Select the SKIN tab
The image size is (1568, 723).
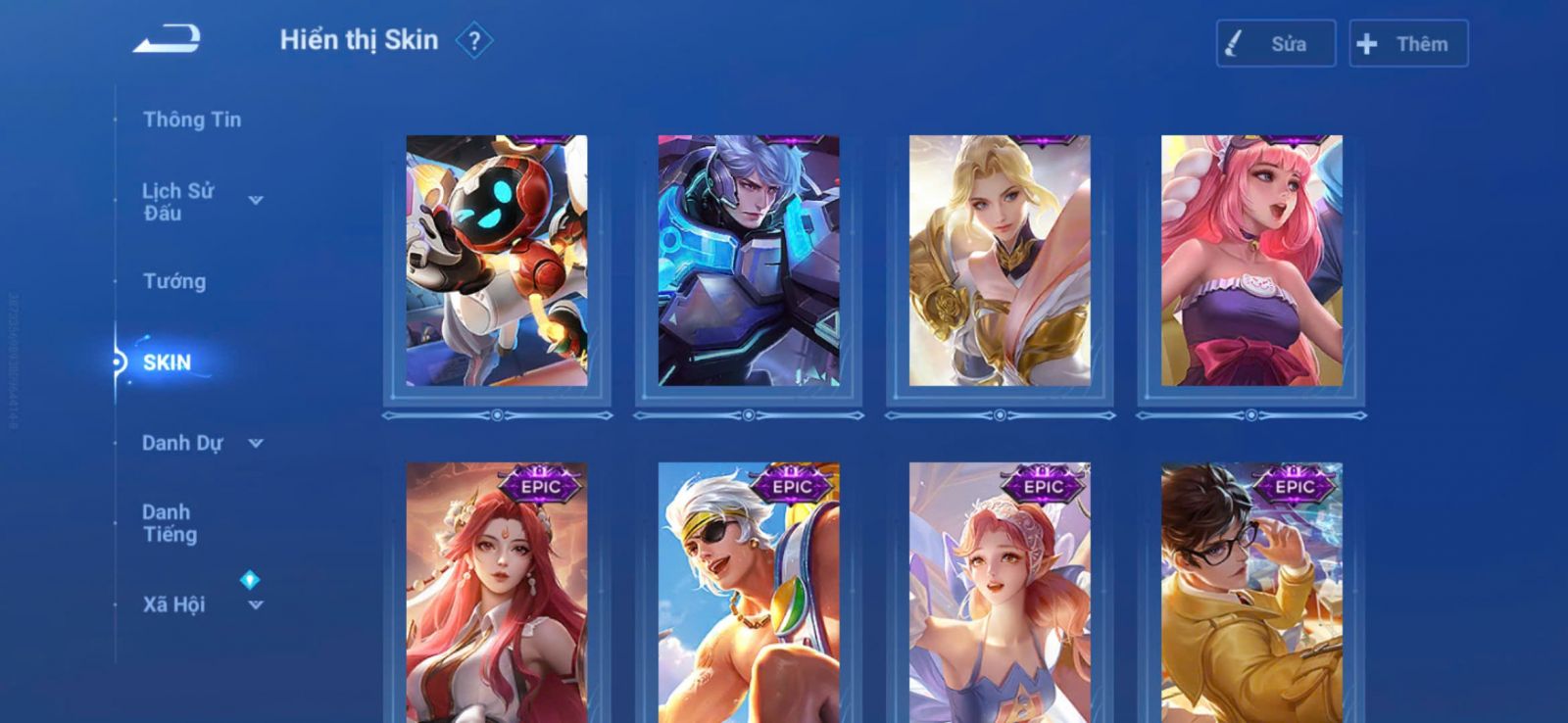[x=167, y=362]
